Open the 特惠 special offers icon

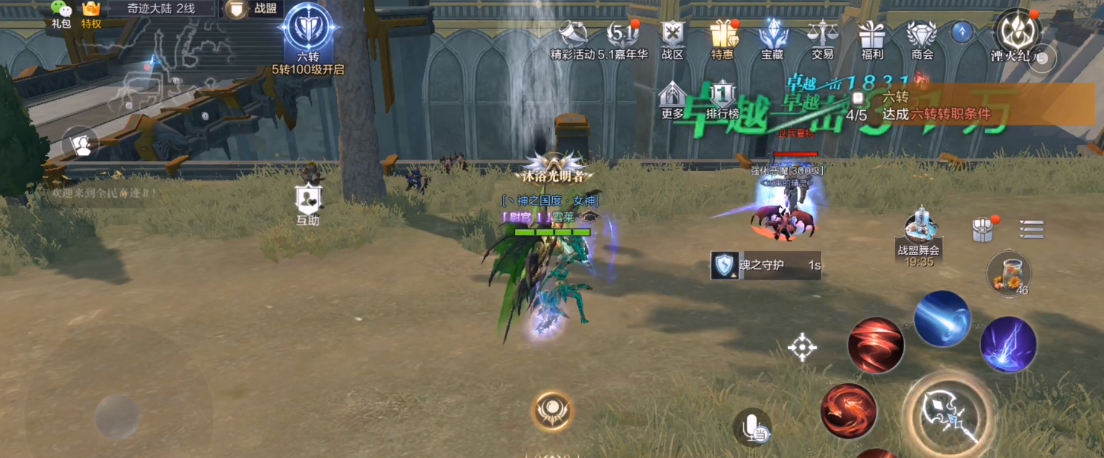click(722, 38)
